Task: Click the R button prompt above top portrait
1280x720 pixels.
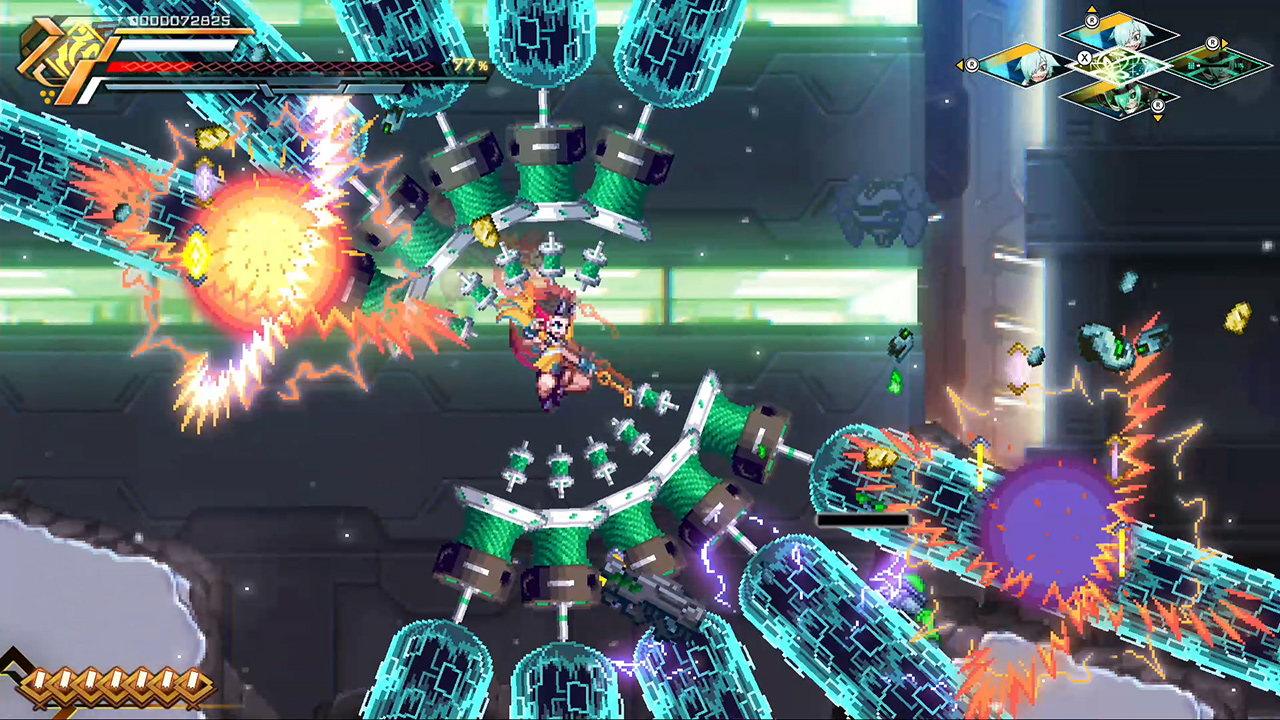Action: (x=1092, y=20)
